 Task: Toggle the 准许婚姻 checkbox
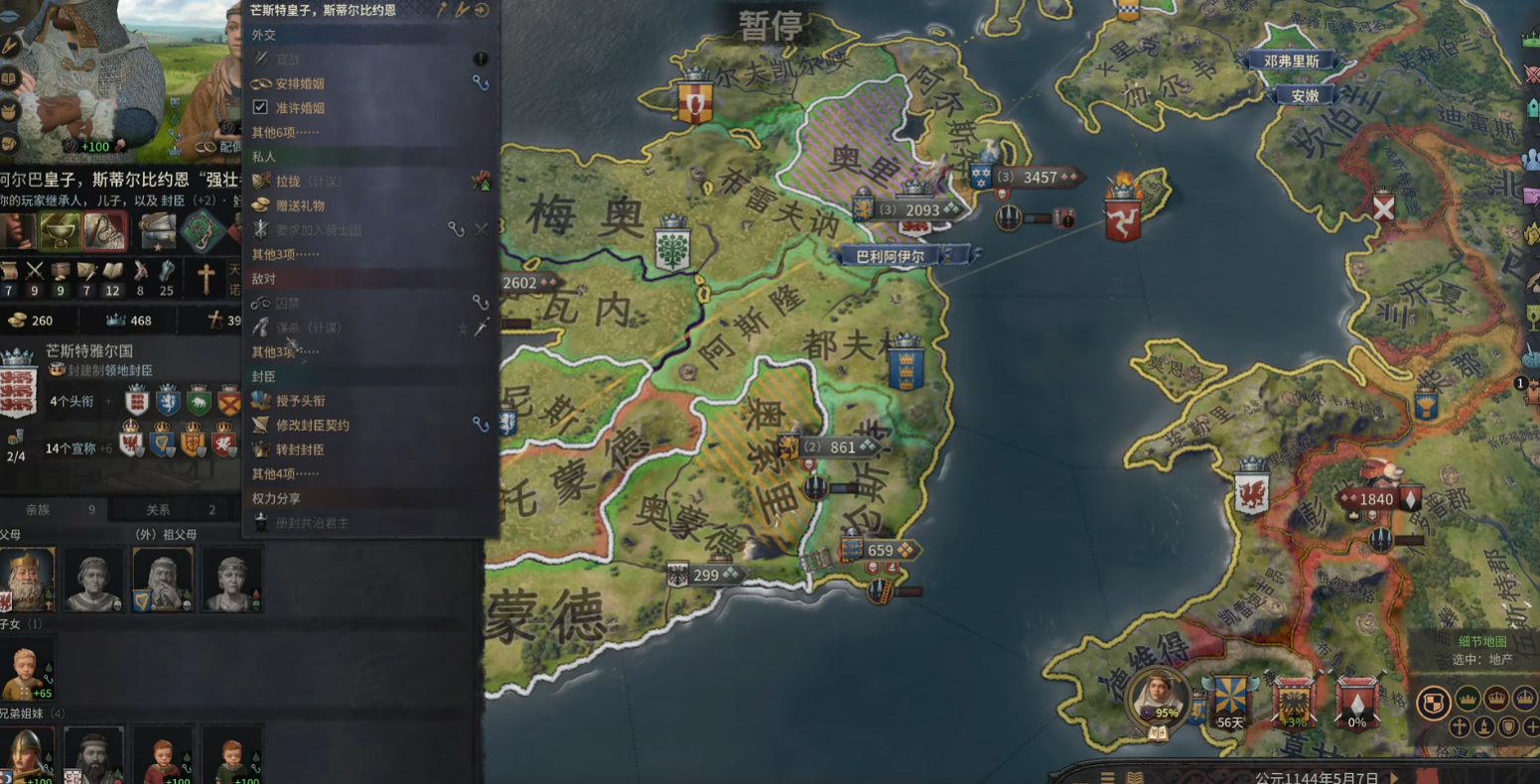click(x=260, y=107)
